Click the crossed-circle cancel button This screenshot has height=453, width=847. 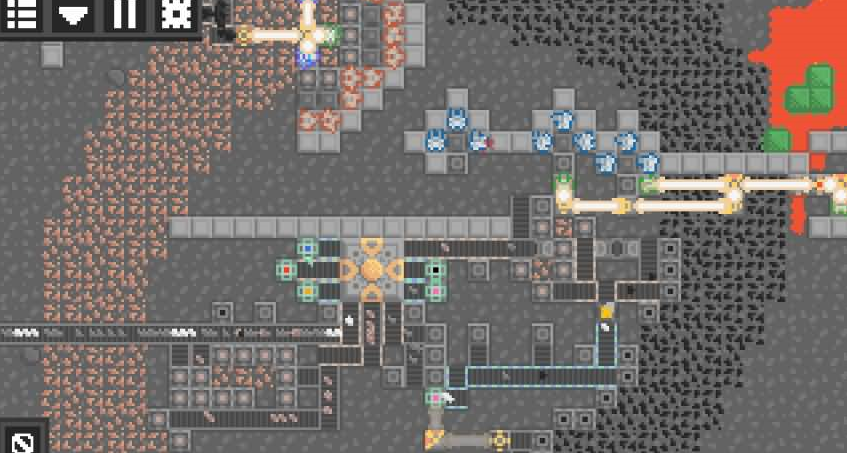click(23, 440)
